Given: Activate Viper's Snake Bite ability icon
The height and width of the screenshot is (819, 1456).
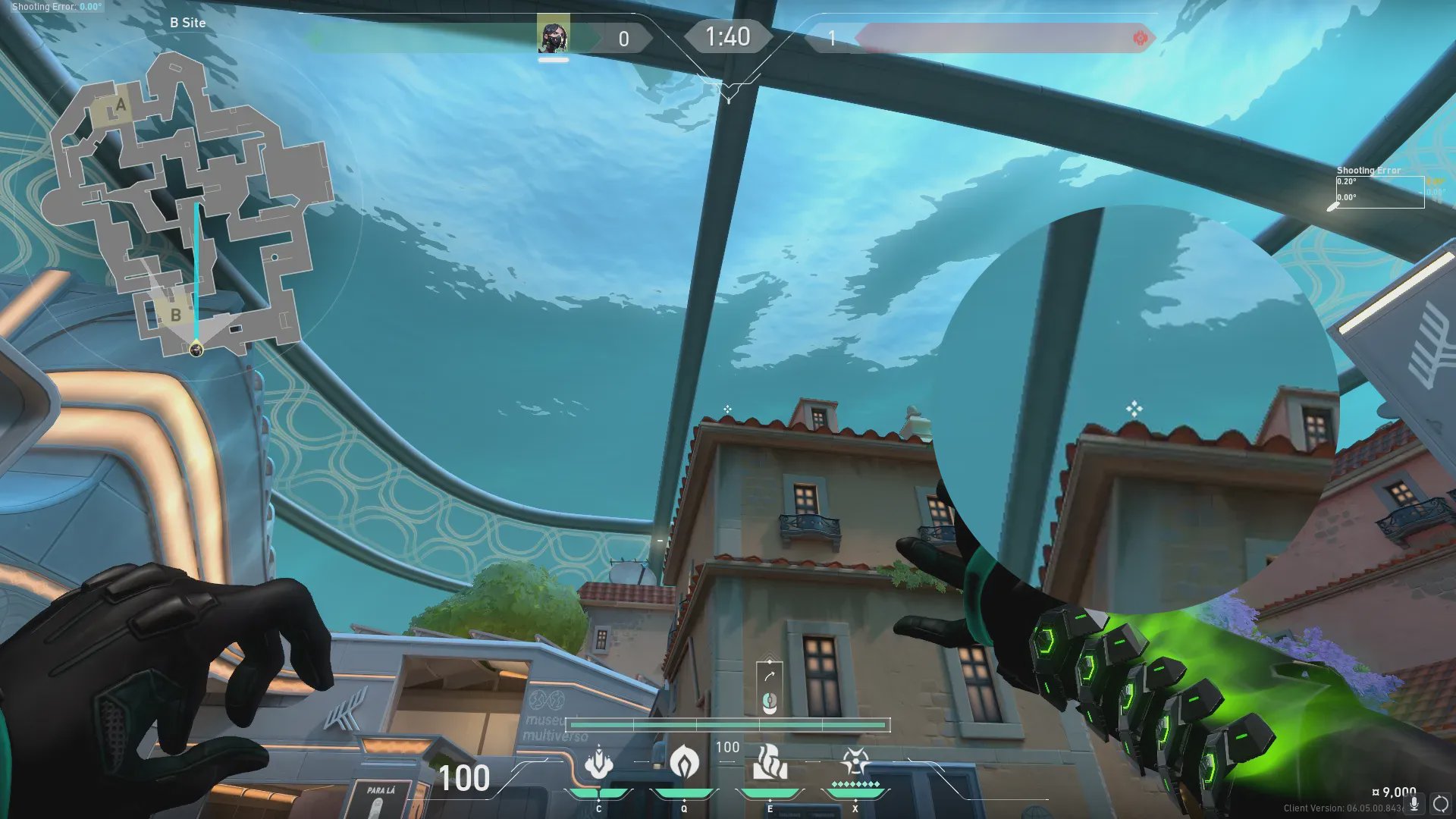Looking at the screenshot, I should click(599, 762).
